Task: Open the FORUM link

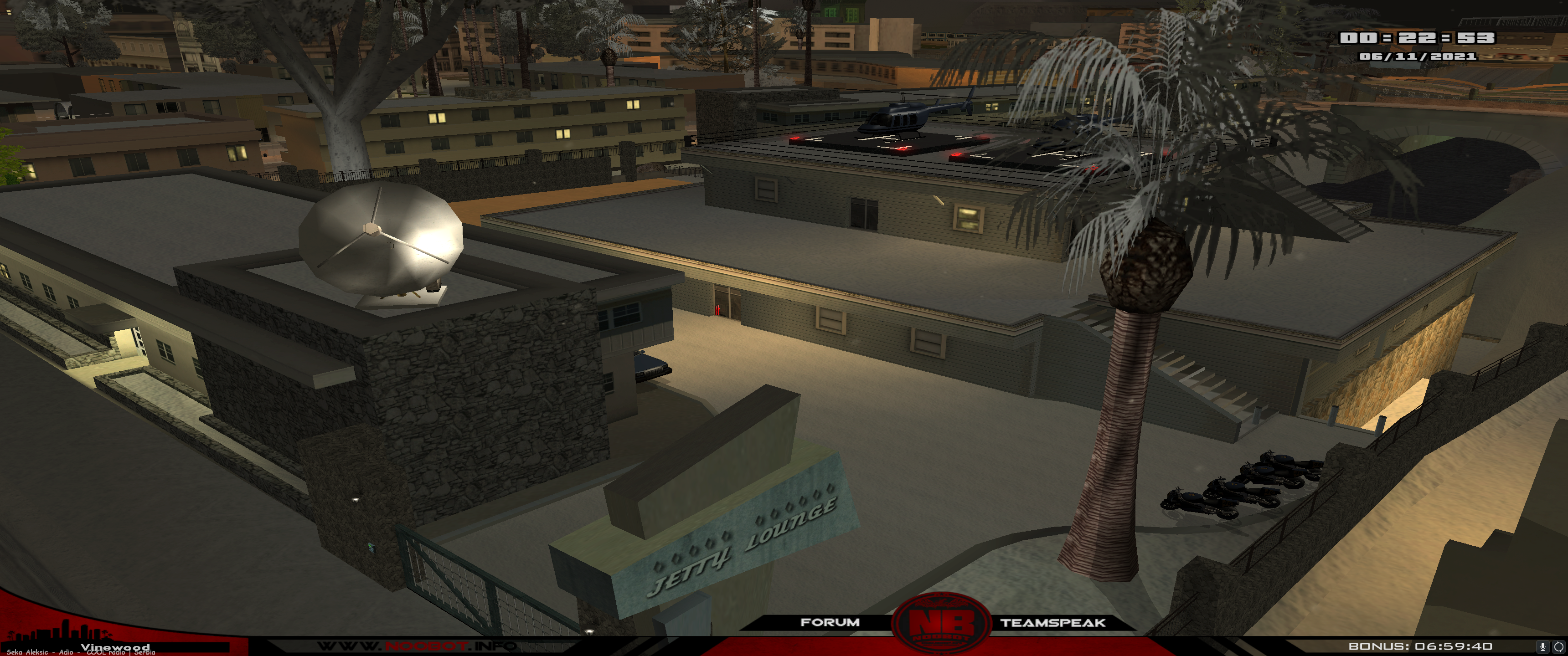Action: (830, 622)
